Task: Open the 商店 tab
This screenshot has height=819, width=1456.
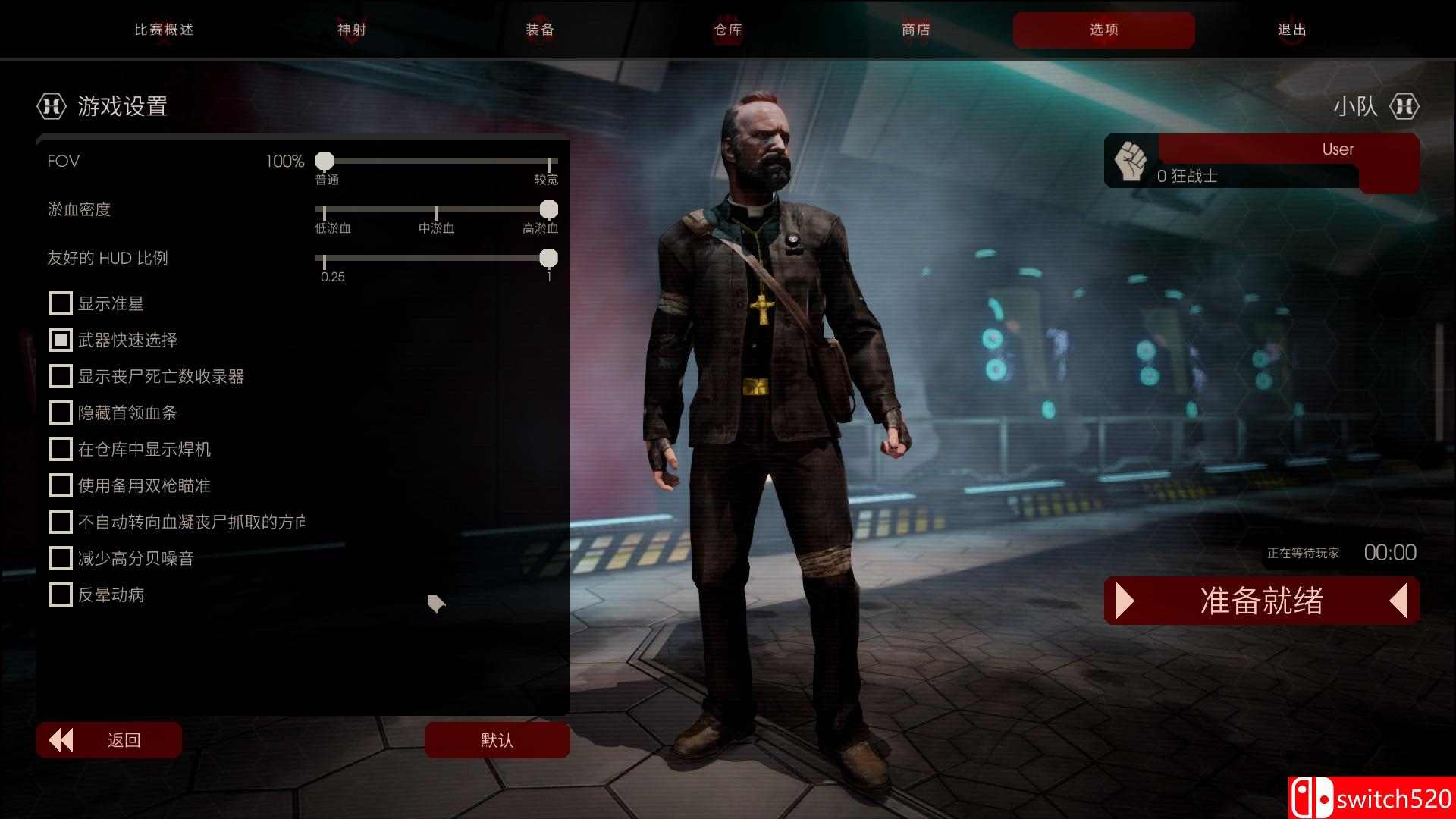Action: pyautogui.click(x=916, y=30)
